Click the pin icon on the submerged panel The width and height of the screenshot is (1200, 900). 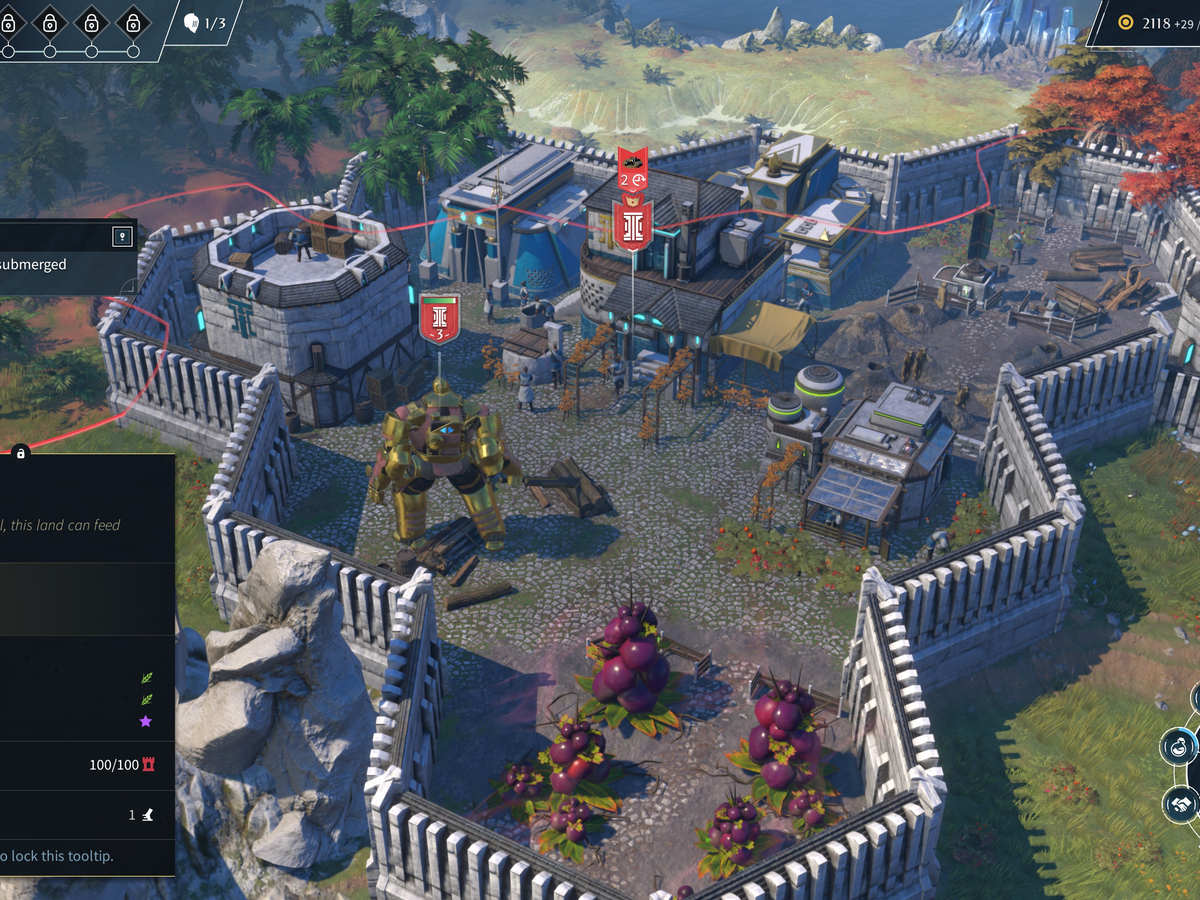click(x=122, y=237)
